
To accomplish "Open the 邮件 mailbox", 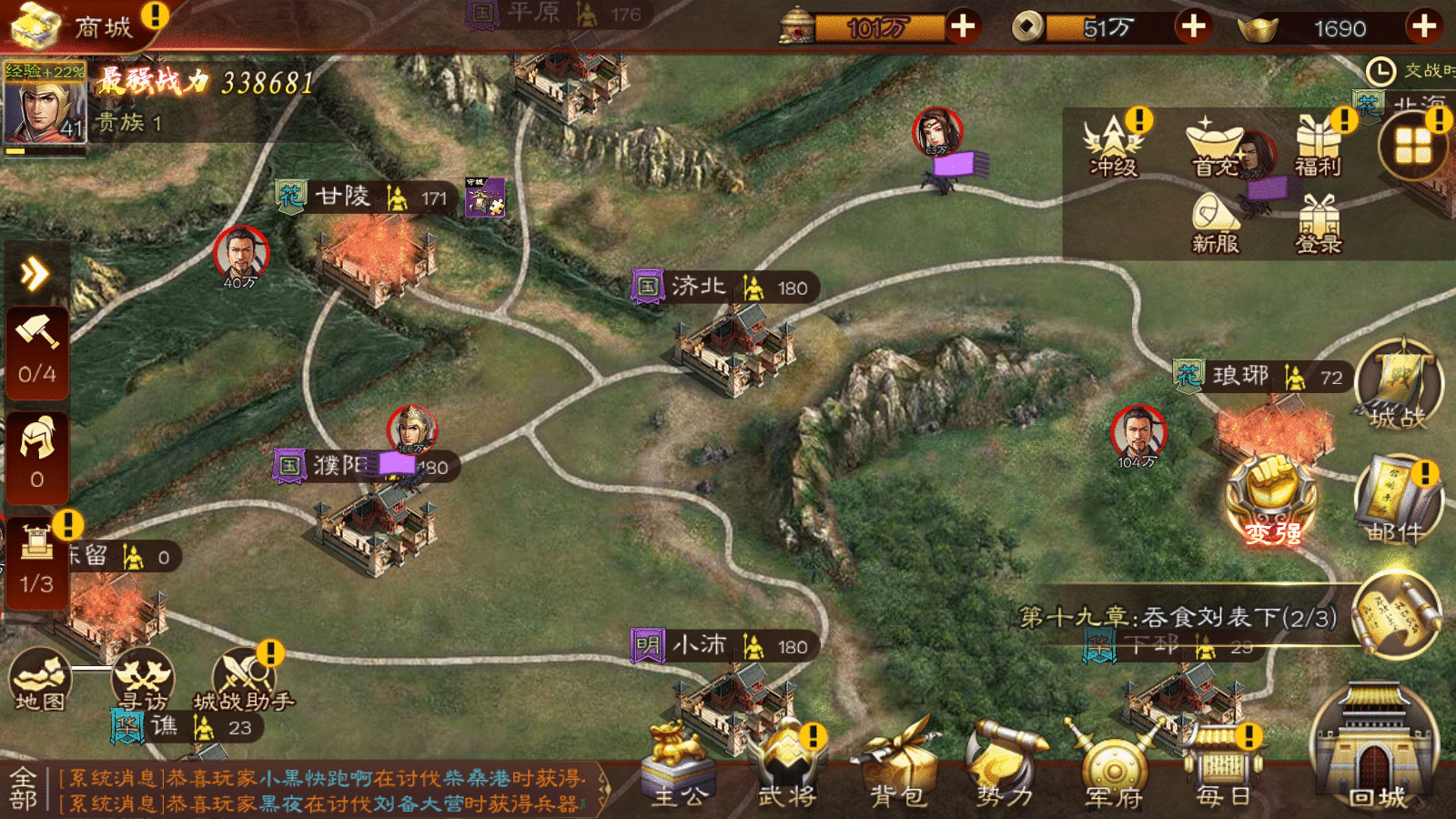I will click(x=1398, y=502).
